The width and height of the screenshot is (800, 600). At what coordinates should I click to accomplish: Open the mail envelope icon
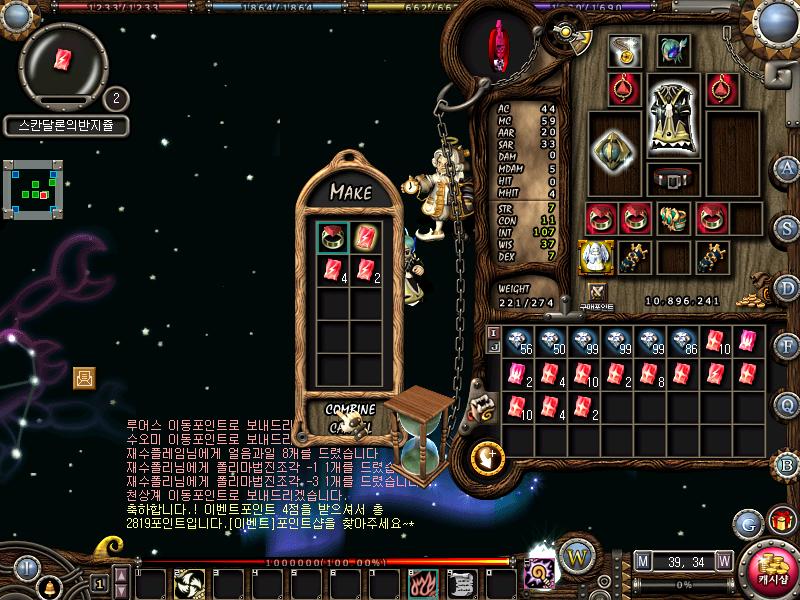[x=84, y=377]
